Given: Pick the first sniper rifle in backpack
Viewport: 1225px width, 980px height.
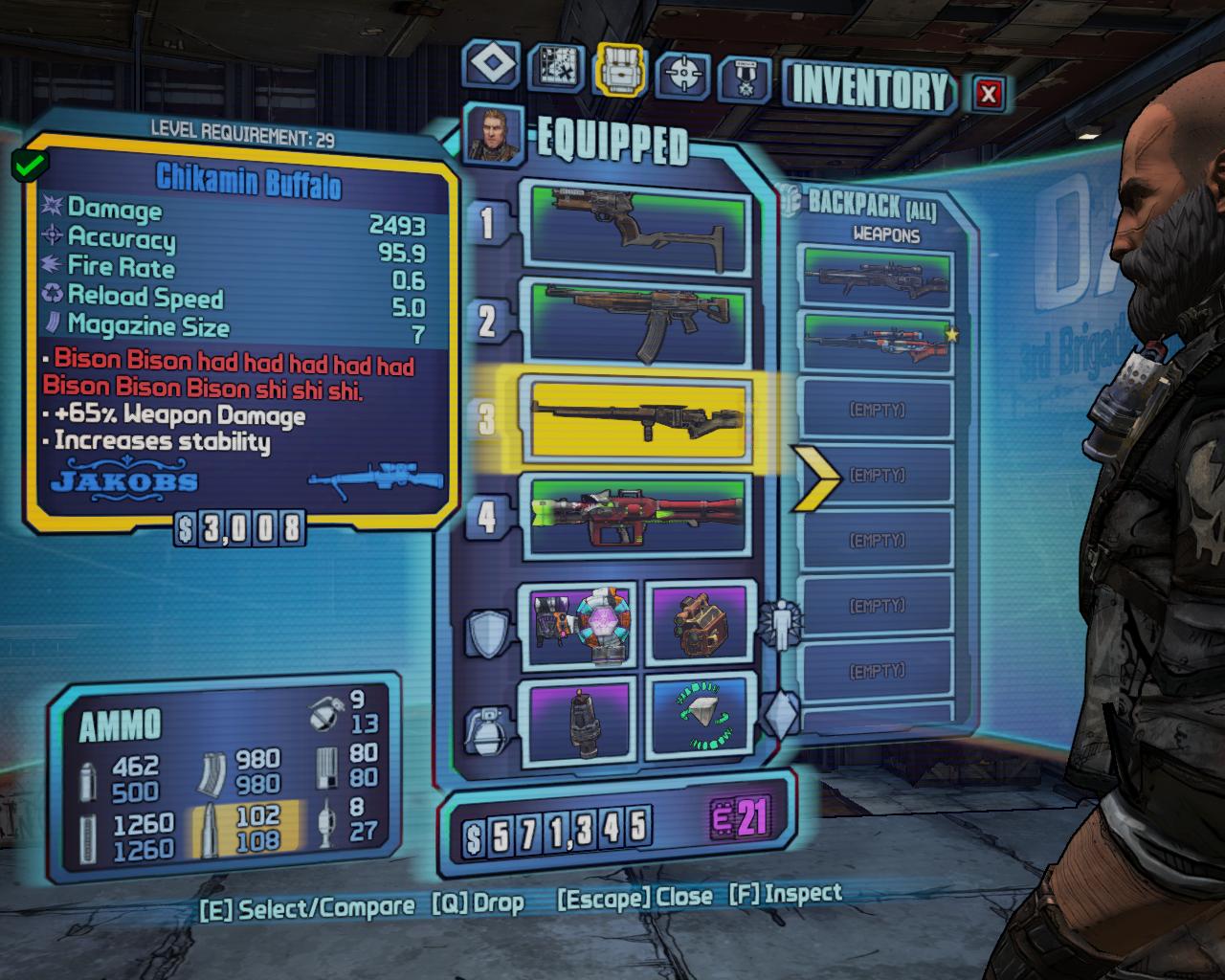Looking at the screenshot, I should [878, 277].
